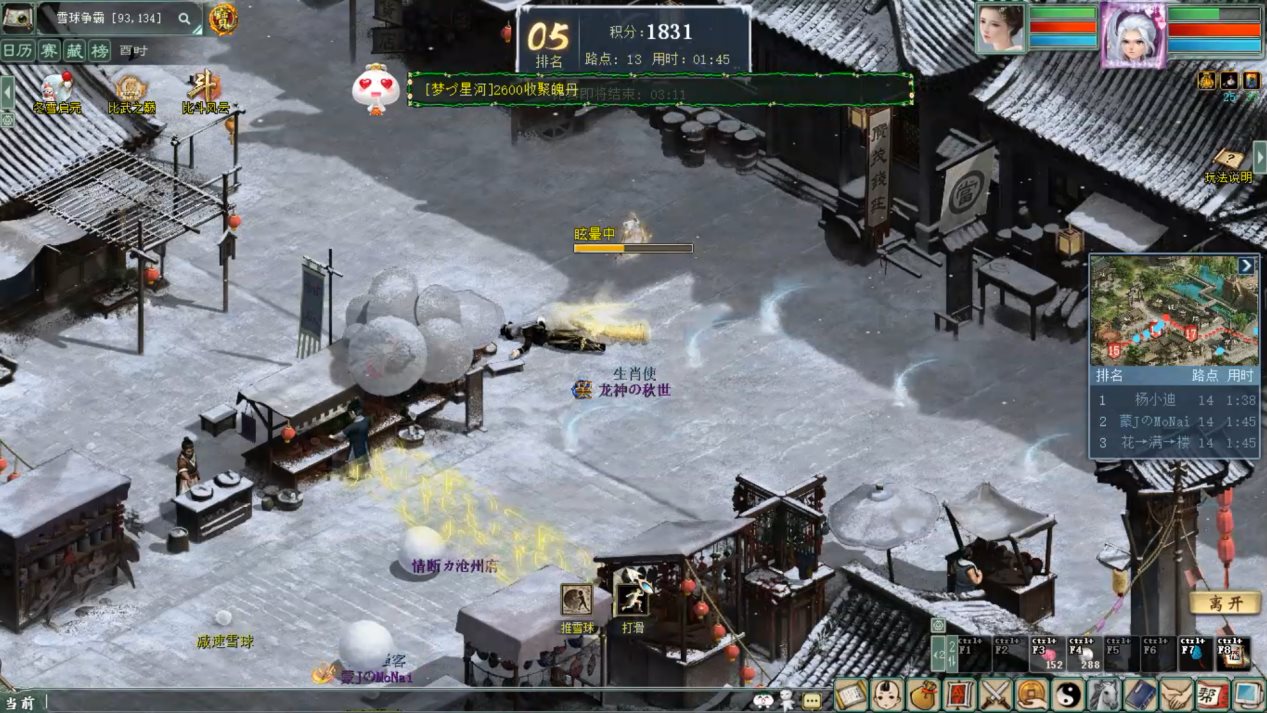Open the chat bubble icon
The width and height of the screenshot is (1267, 713).
point(811,700)
